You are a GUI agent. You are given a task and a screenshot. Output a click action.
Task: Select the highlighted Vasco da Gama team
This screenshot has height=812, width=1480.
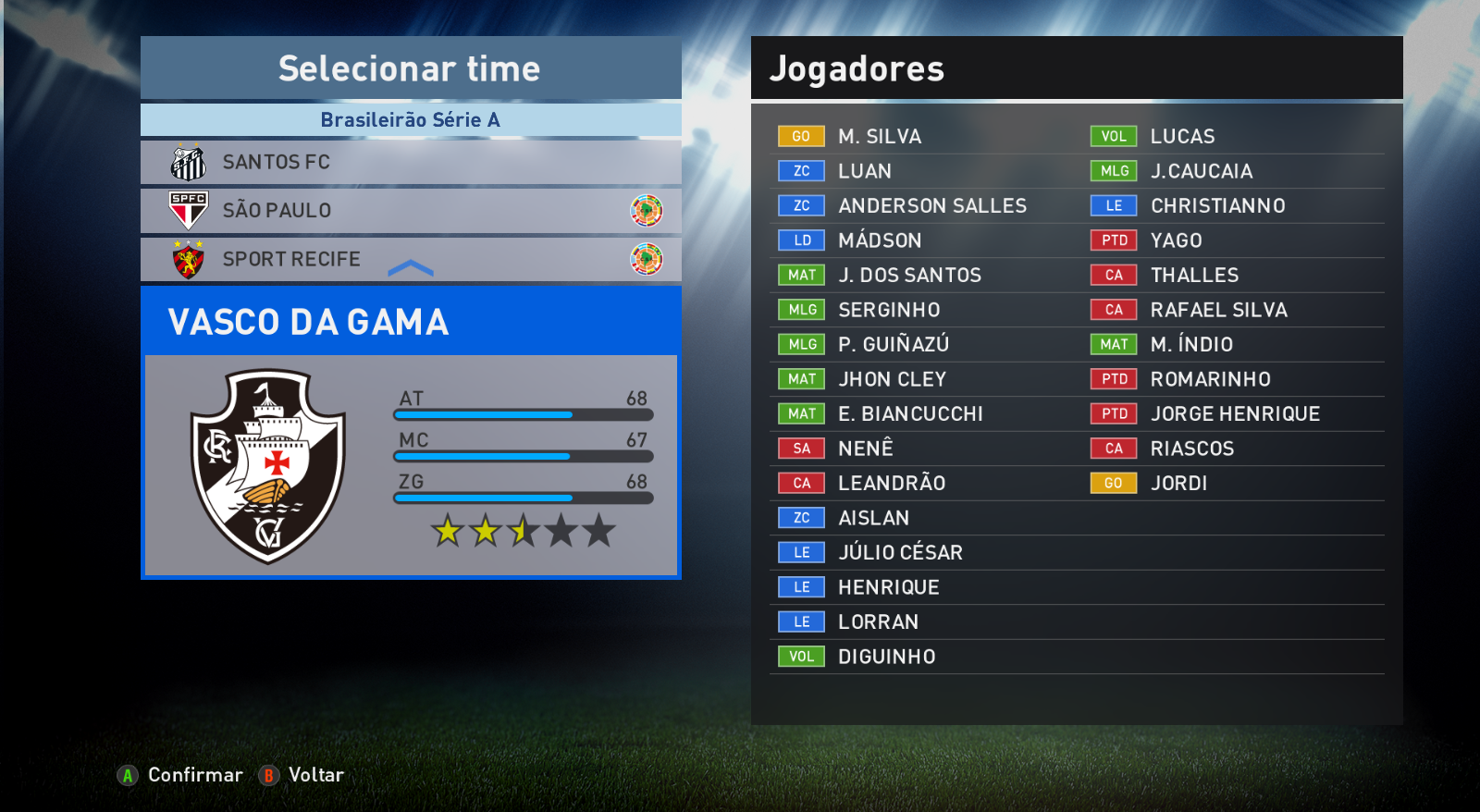tap(410, 322)
